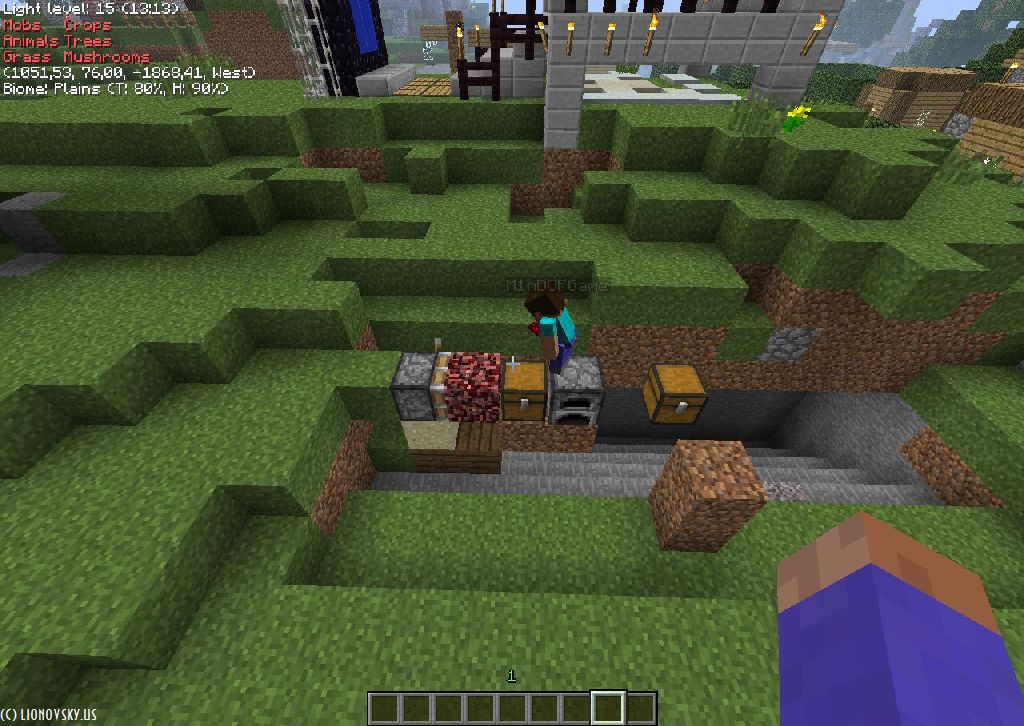The width and height of the screenshot is (1024, 726).
Task: Select the highlighted hotbar slot
Action: pos(608,708)
